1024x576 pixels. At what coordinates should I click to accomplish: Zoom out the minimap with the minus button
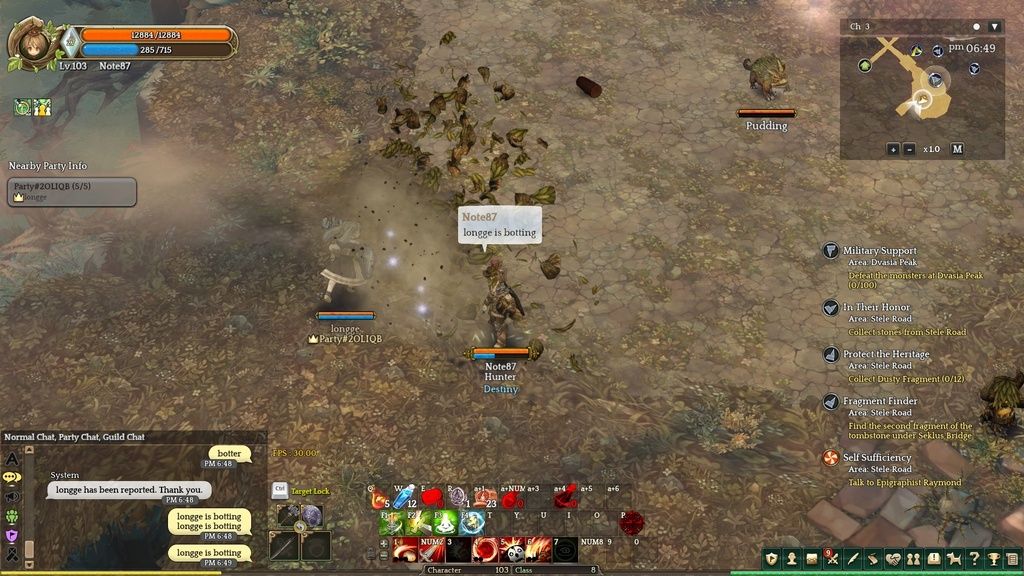(909, 149)
